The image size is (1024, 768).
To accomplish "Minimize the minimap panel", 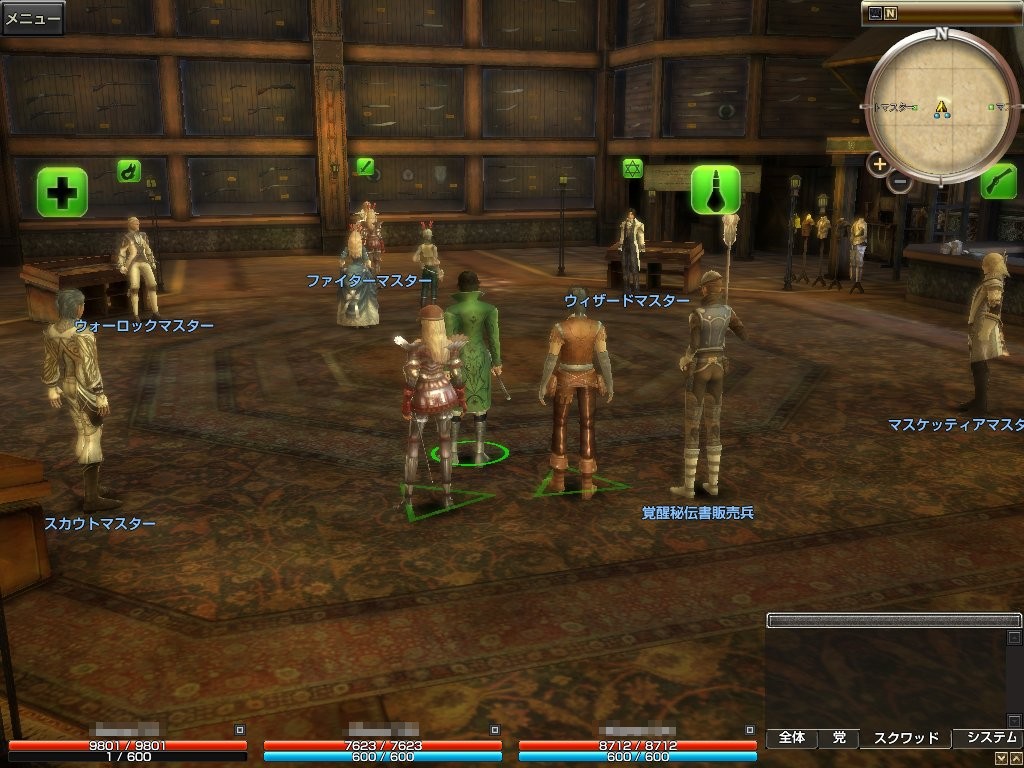I will (875, 14).
